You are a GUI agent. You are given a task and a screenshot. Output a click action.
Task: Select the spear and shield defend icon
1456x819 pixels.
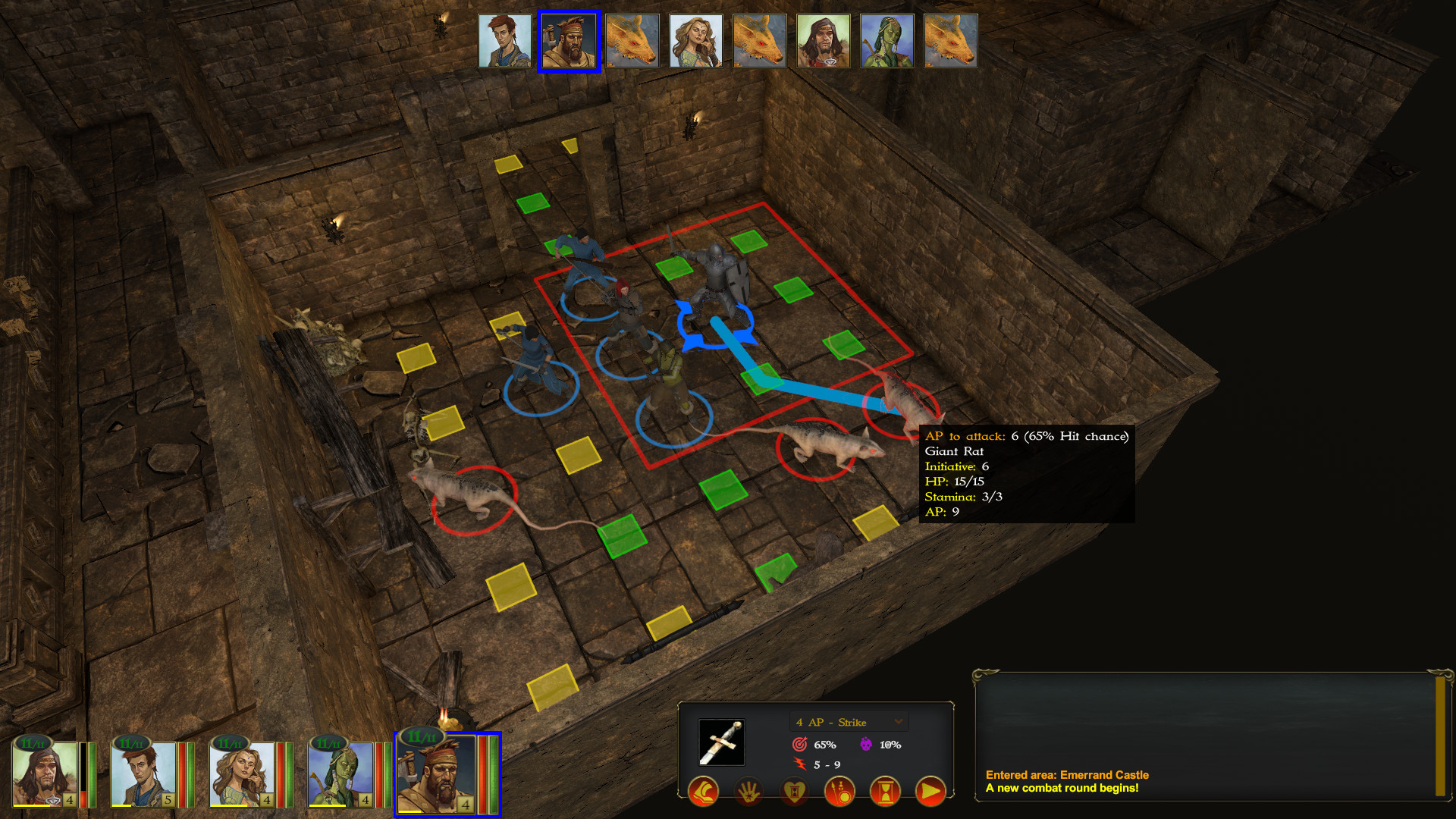pos(839,792)
